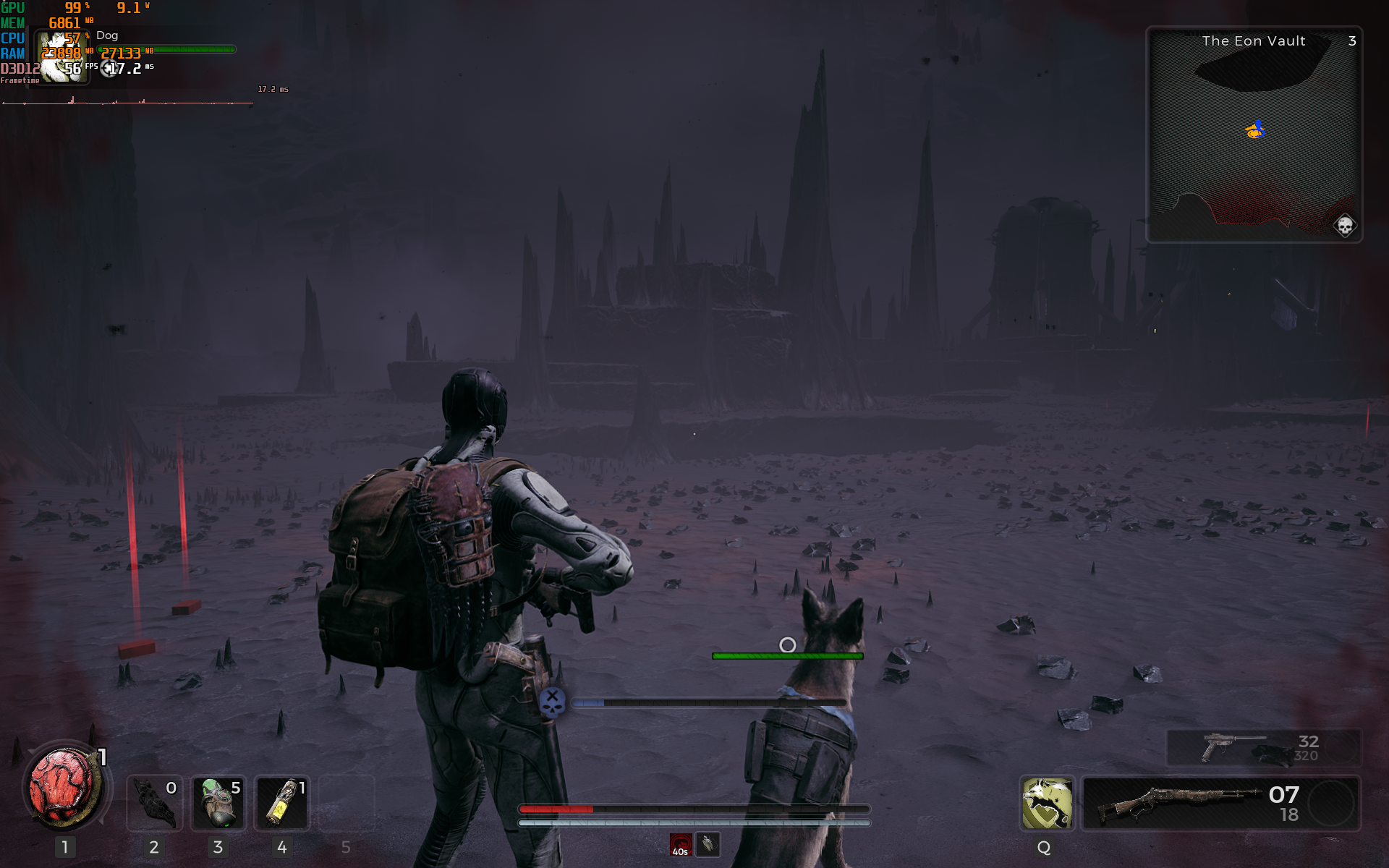Click the grey pouch status icon
Image resolution: width=1389 pixels, height=868 pixels.
tap(708, 844)
